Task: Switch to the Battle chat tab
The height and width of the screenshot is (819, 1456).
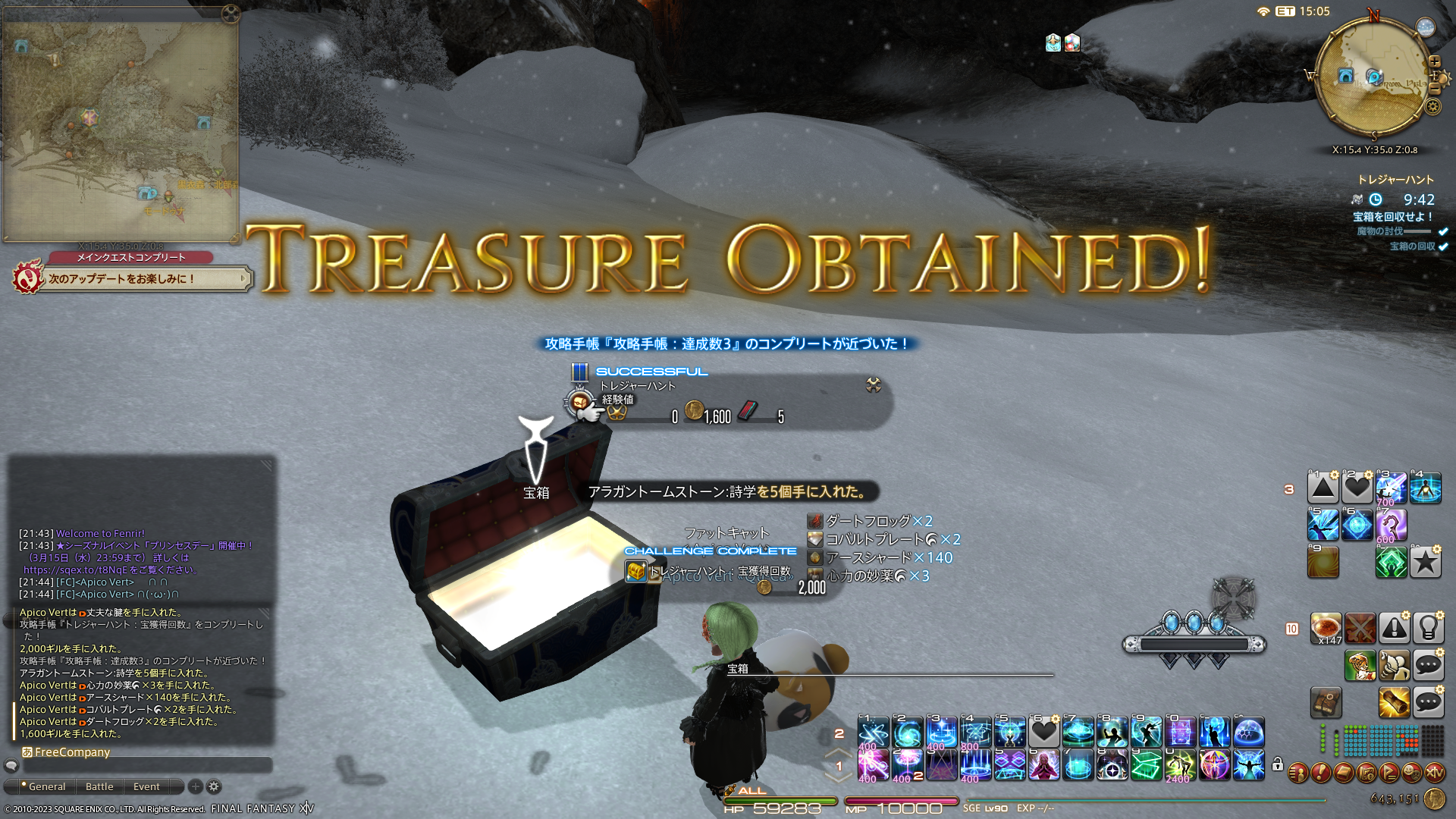Action: point(99,786)
